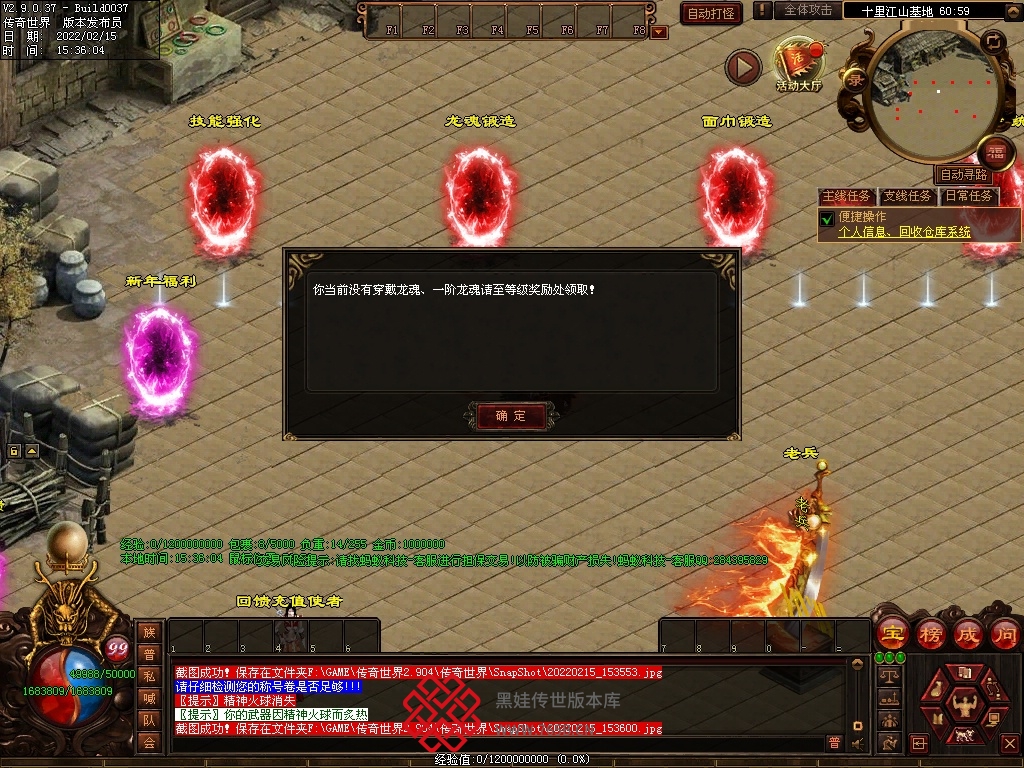Show the 榜 ranking board
The height and width of the screenshot is (768, 1024).
pos(930,633)
